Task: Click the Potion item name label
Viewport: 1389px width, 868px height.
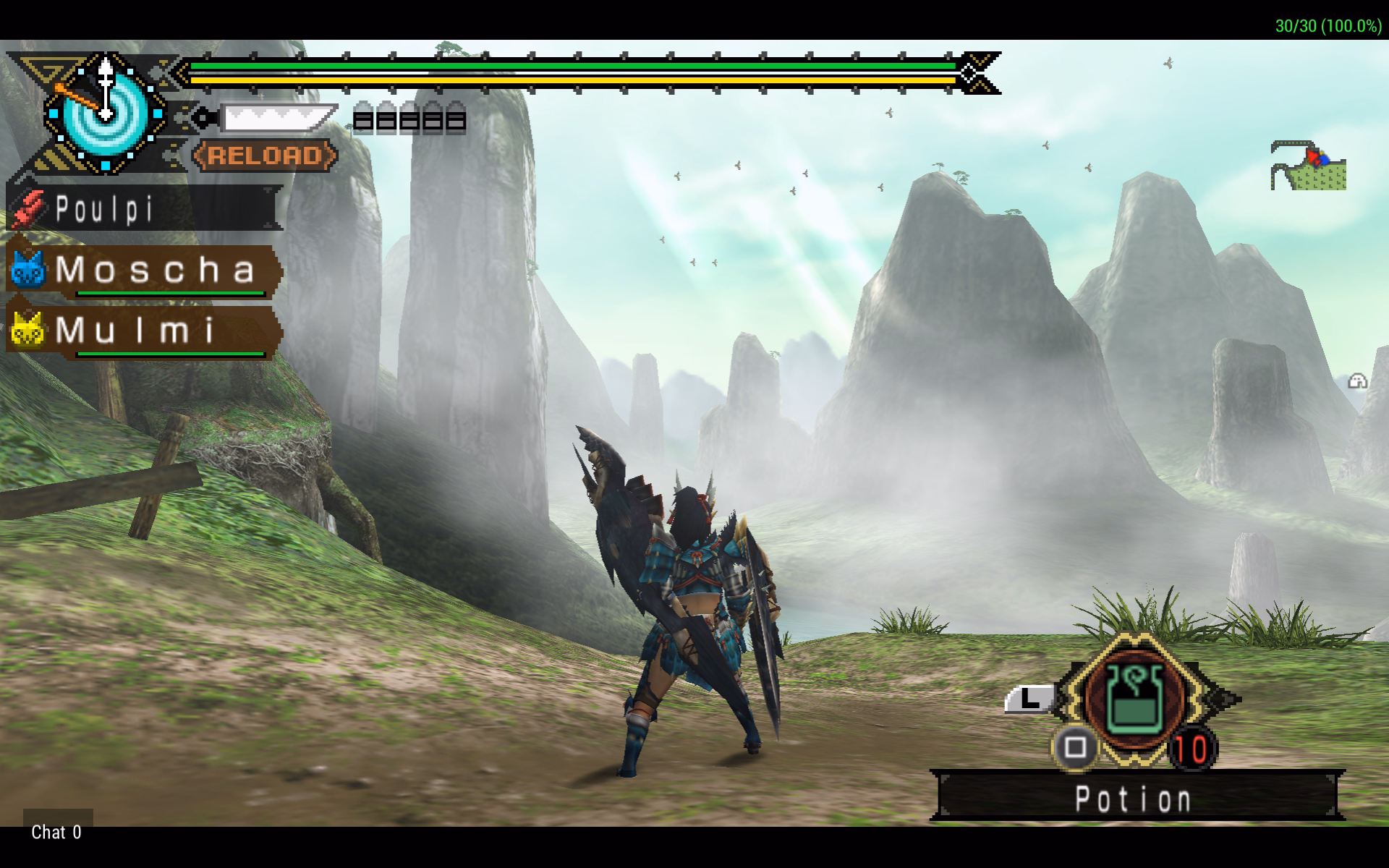Action: pos(1134,799)
